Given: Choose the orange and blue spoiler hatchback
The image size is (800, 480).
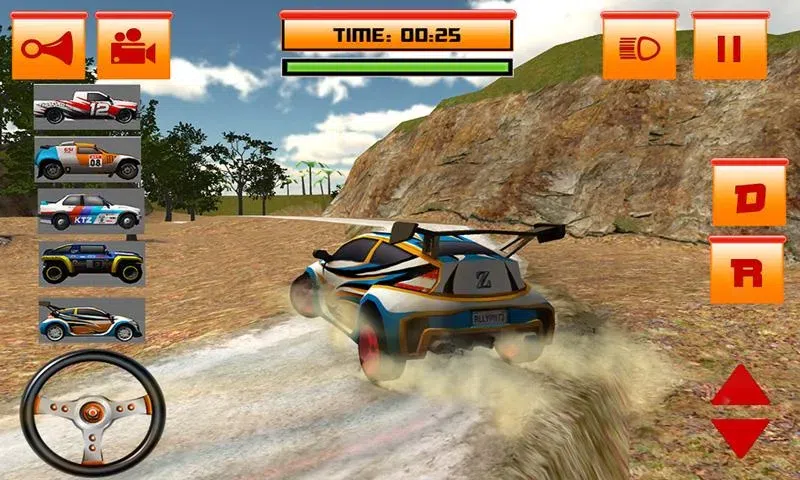Looking at the screenshot, I should (x=90, y=320).
